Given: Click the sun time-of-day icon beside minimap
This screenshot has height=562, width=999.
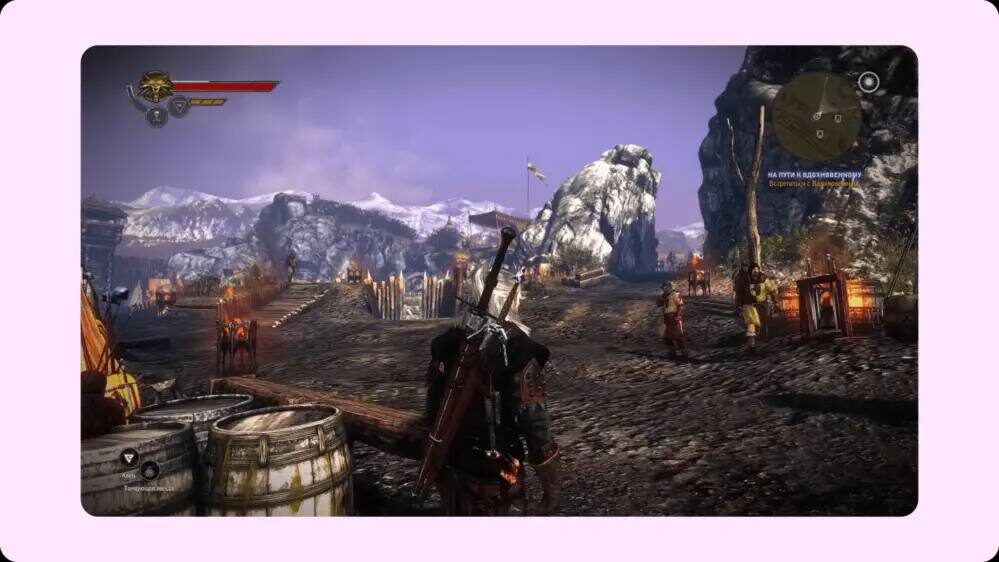Looking at the screenshot, I should pyautogui.click(x=868, y=82).
